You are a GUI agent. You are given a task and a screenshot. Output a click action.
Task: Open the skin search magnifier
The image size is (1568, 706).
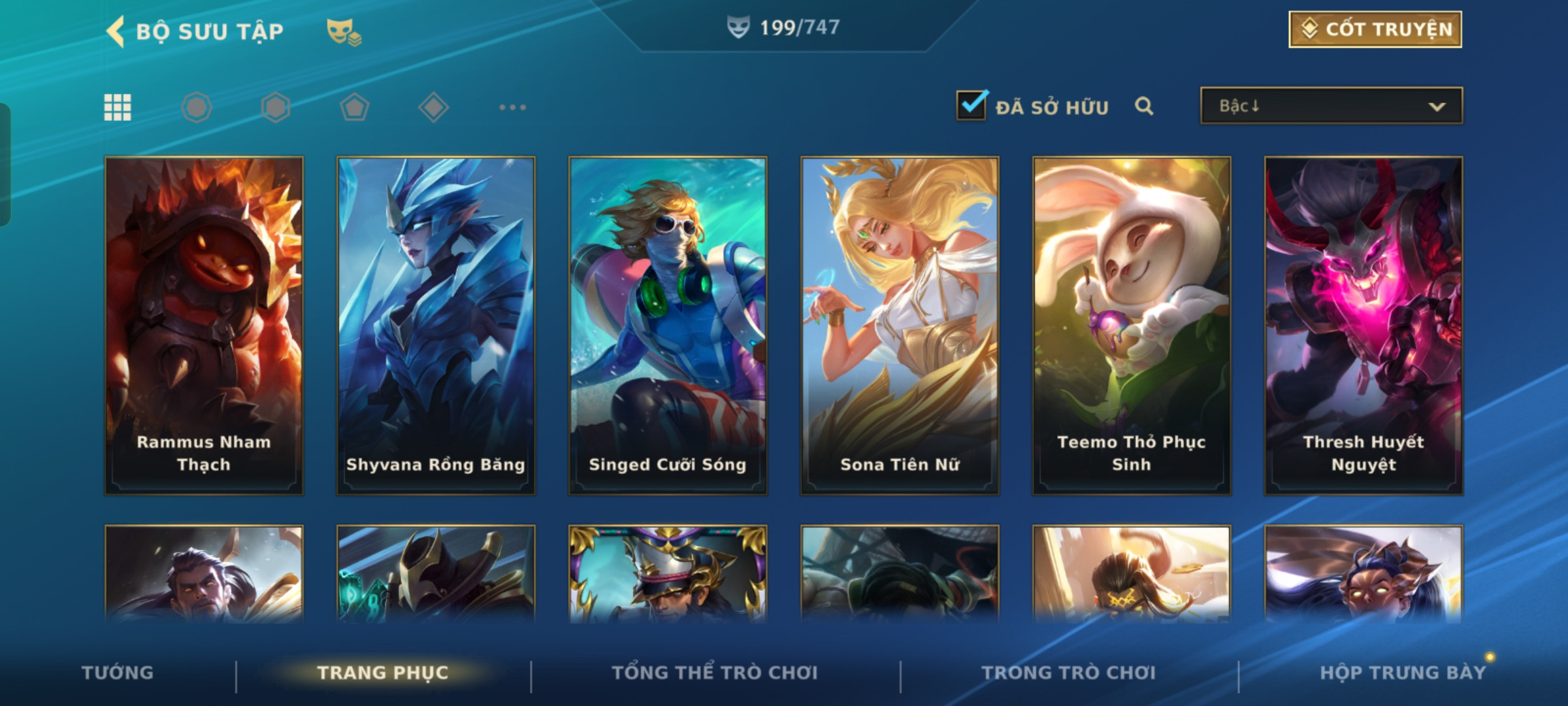pyautogui.click(x=1144, y=106)
